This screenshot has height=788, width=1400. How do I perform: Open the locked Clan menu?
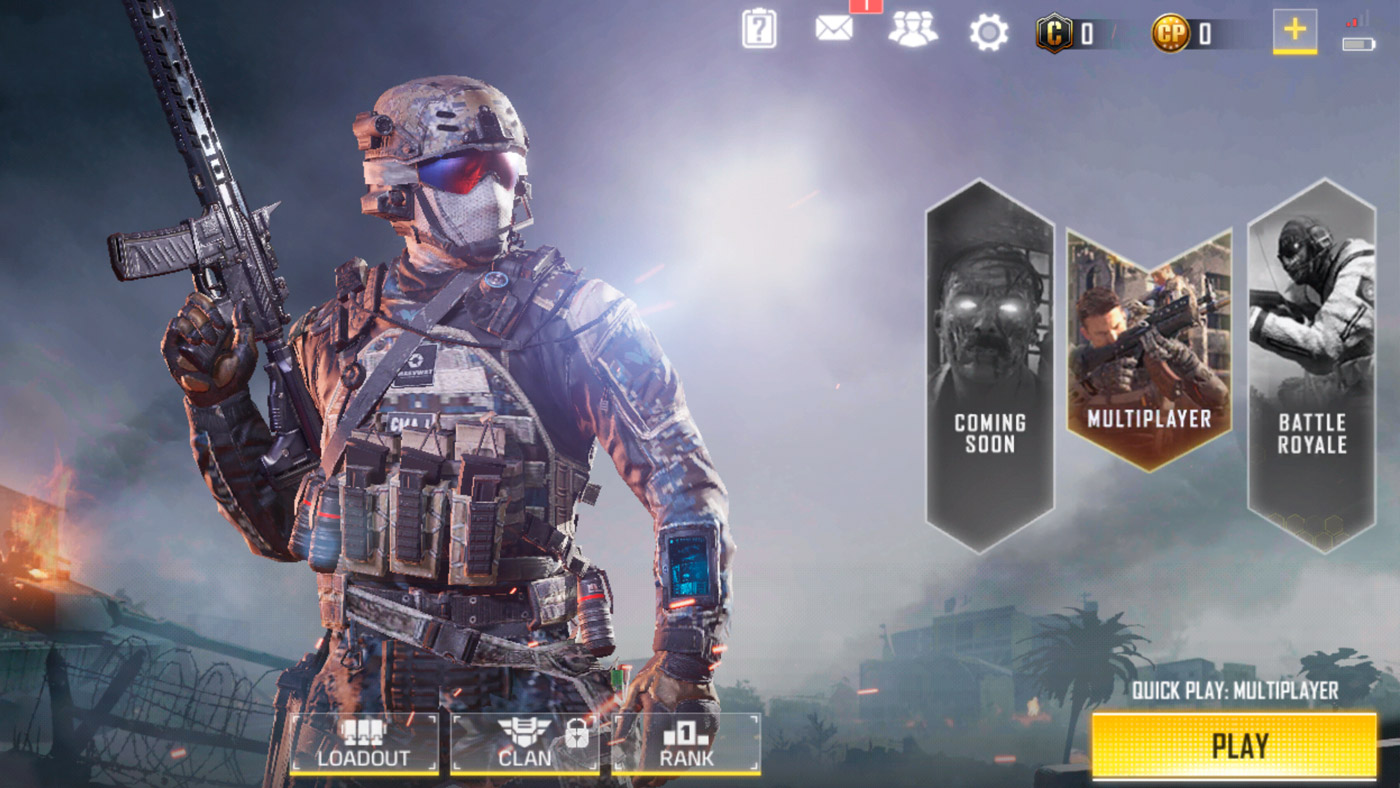pyautogui.click(x=525, y=744)
